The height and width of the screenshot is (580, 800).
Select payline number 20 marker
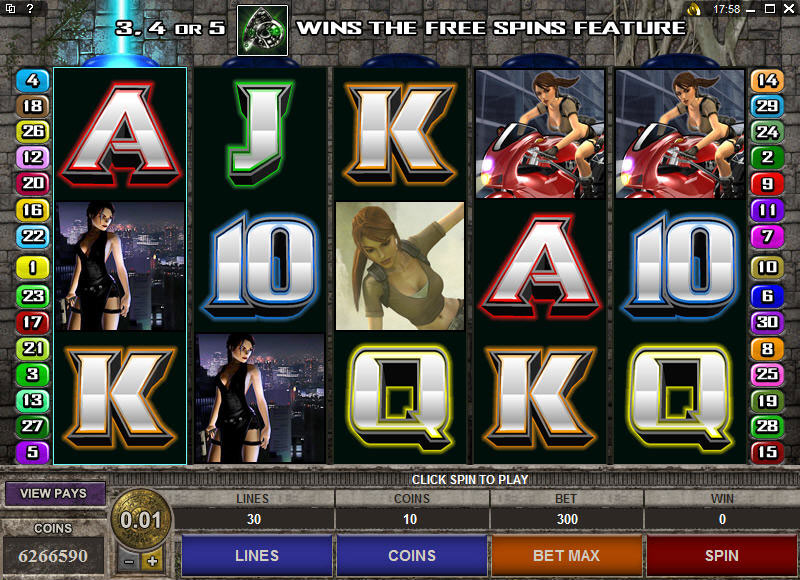(33, 183)
